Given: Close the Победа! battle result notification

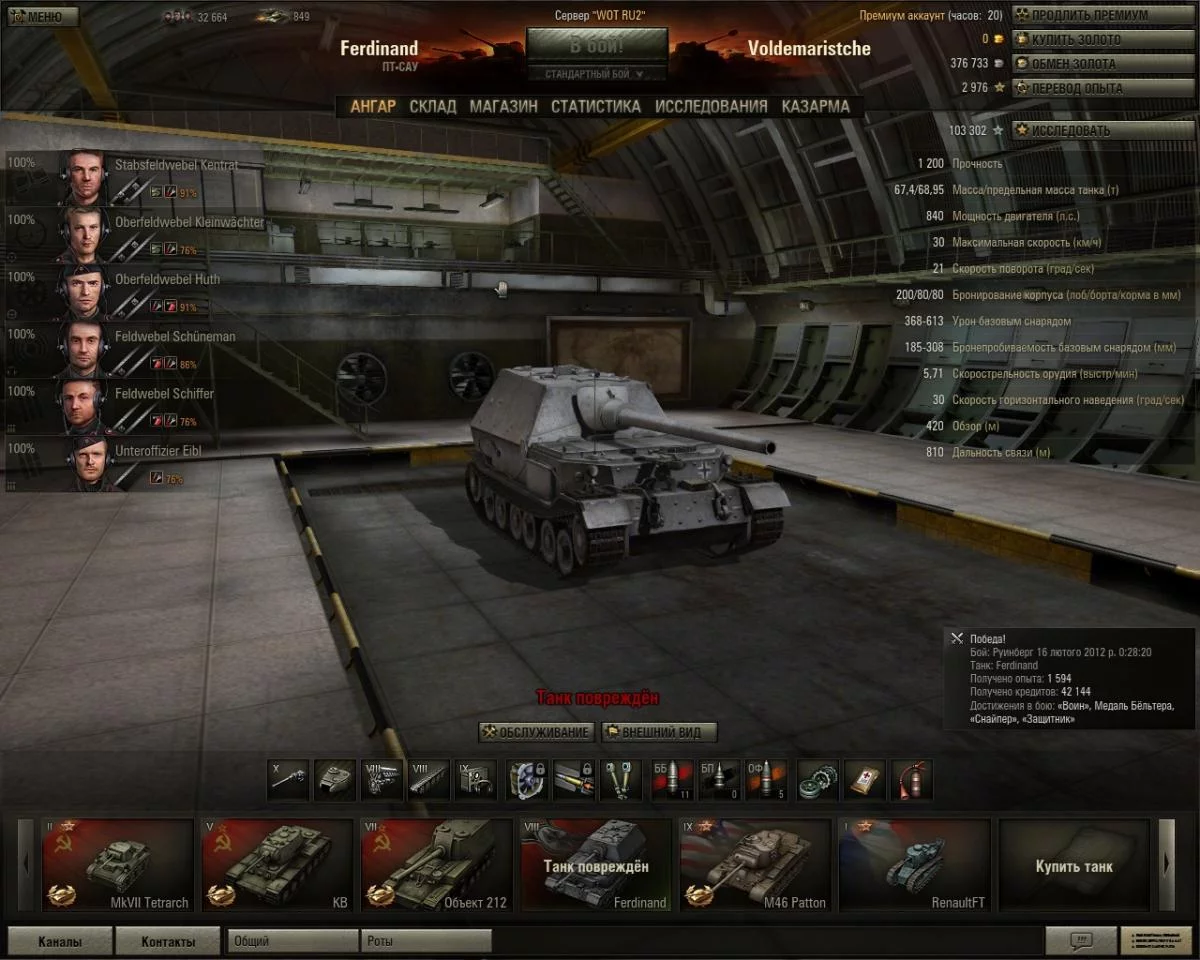Looking at the screenshot, I should [x=957, y=638].
